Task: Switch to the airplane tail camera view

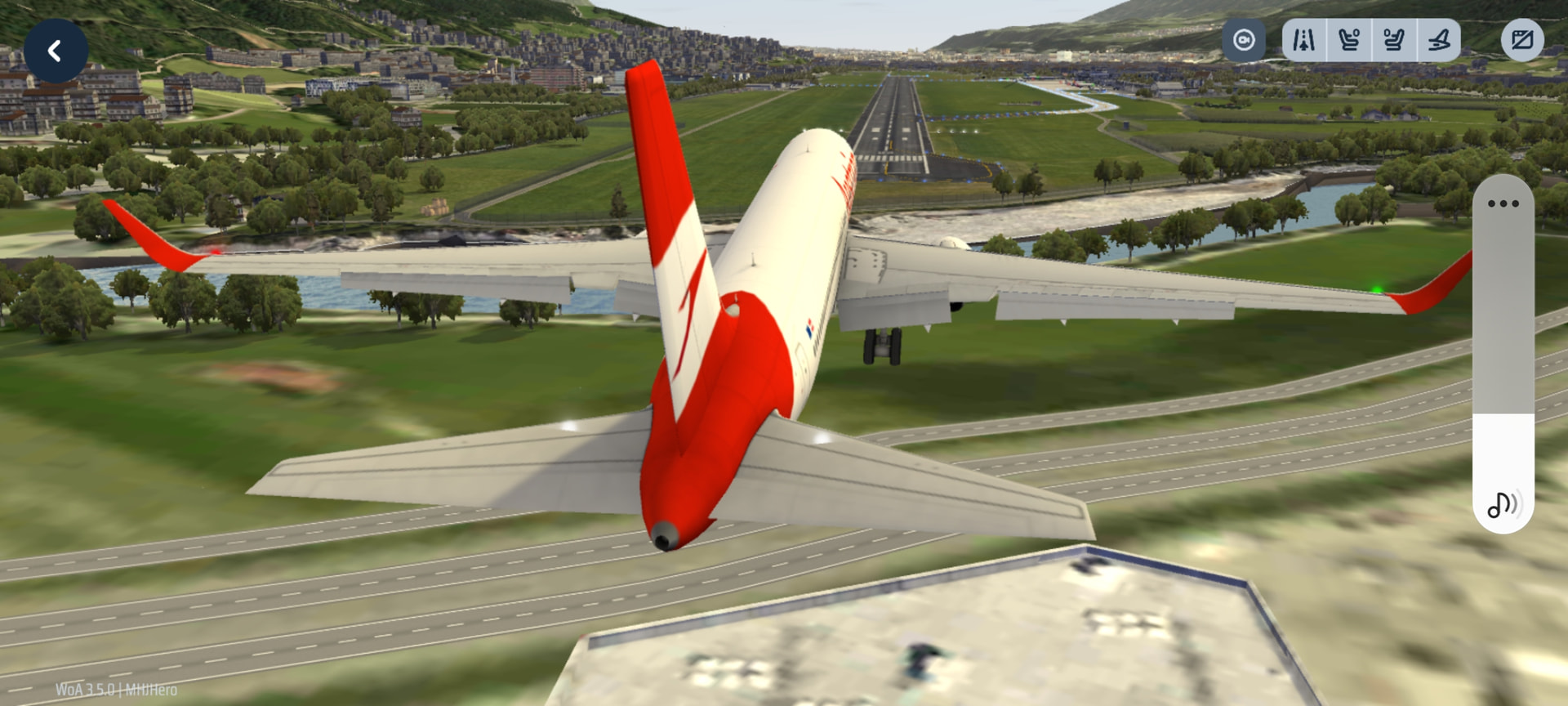Action: pos(1439,40)
